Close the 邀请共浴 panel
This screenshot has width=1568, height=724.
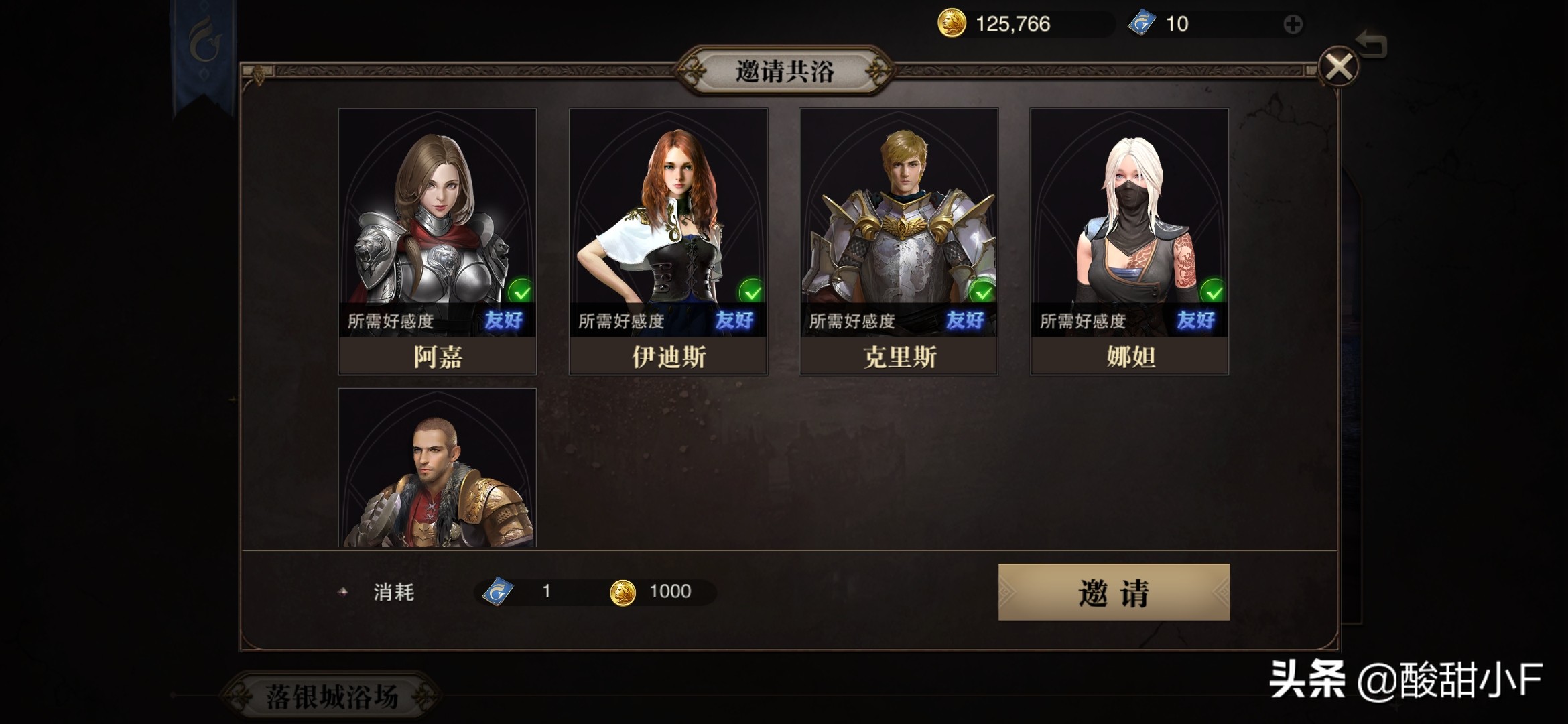[x=1338, y=67]
